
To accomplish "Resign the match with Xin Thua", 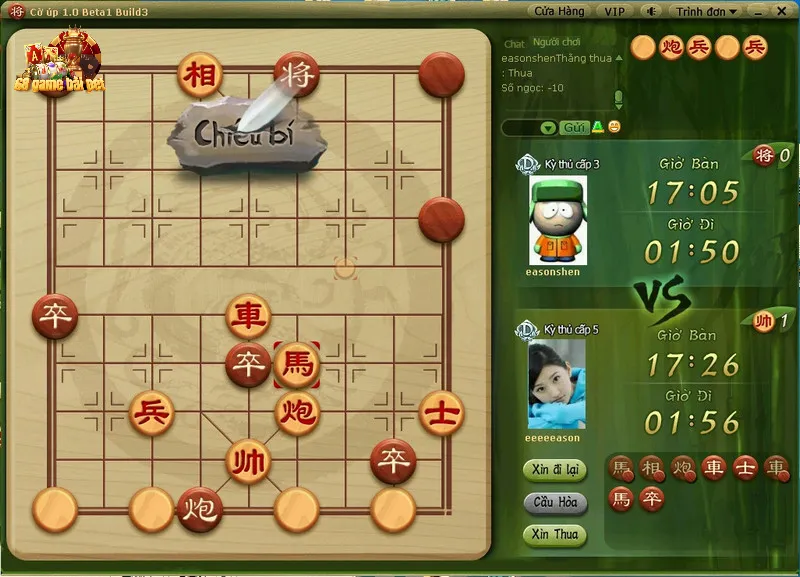I will [554, 534].
